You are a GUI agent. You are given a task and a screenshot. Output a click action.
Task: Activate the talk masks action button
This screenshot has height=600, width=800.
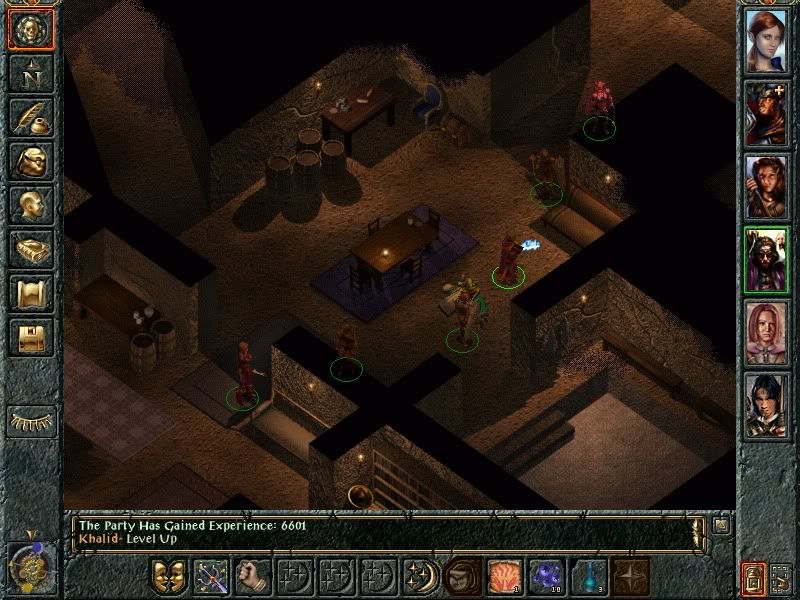tap(170, 576)
